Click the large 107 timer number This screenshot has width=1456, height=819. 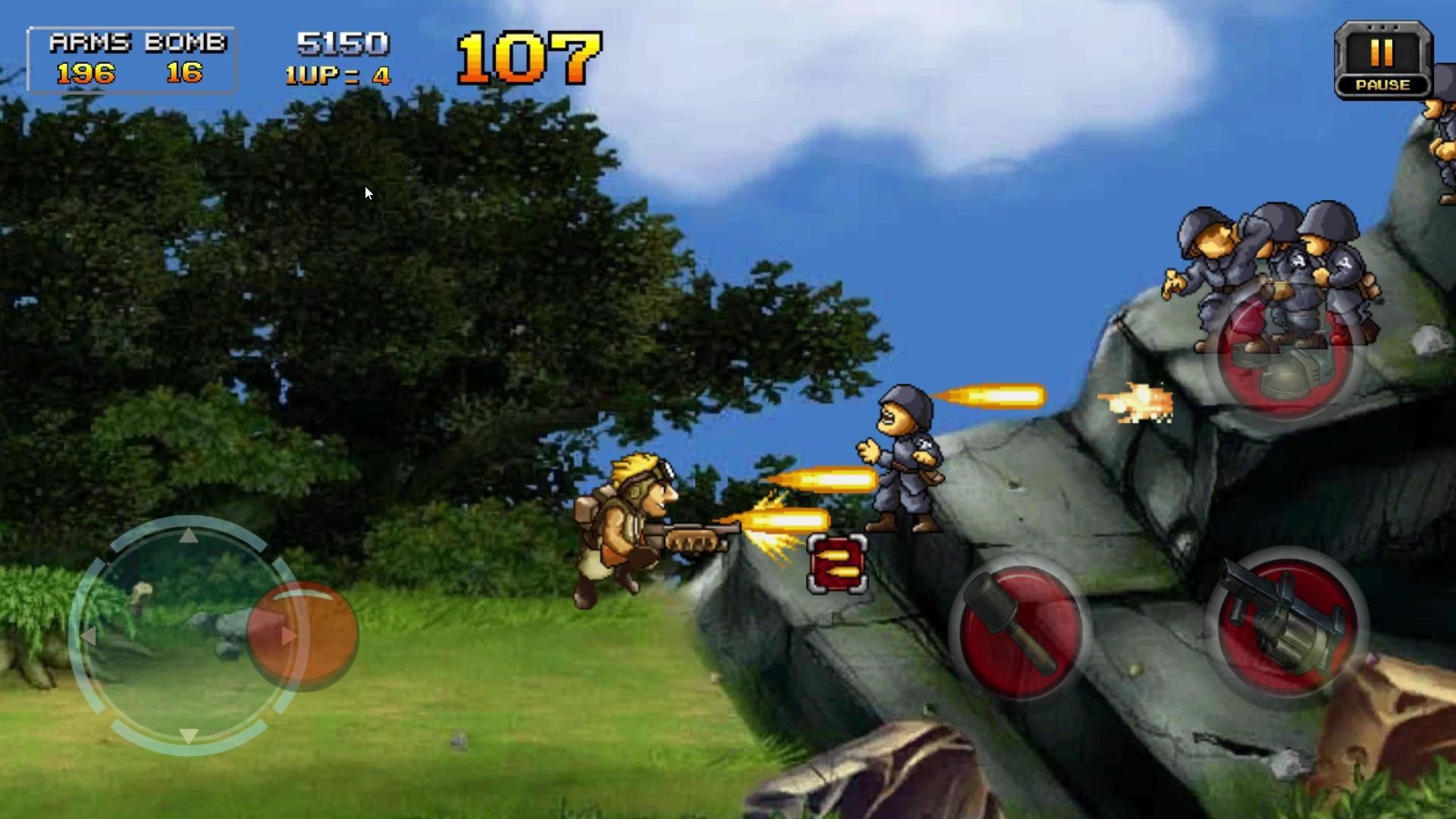coord(529,55)
